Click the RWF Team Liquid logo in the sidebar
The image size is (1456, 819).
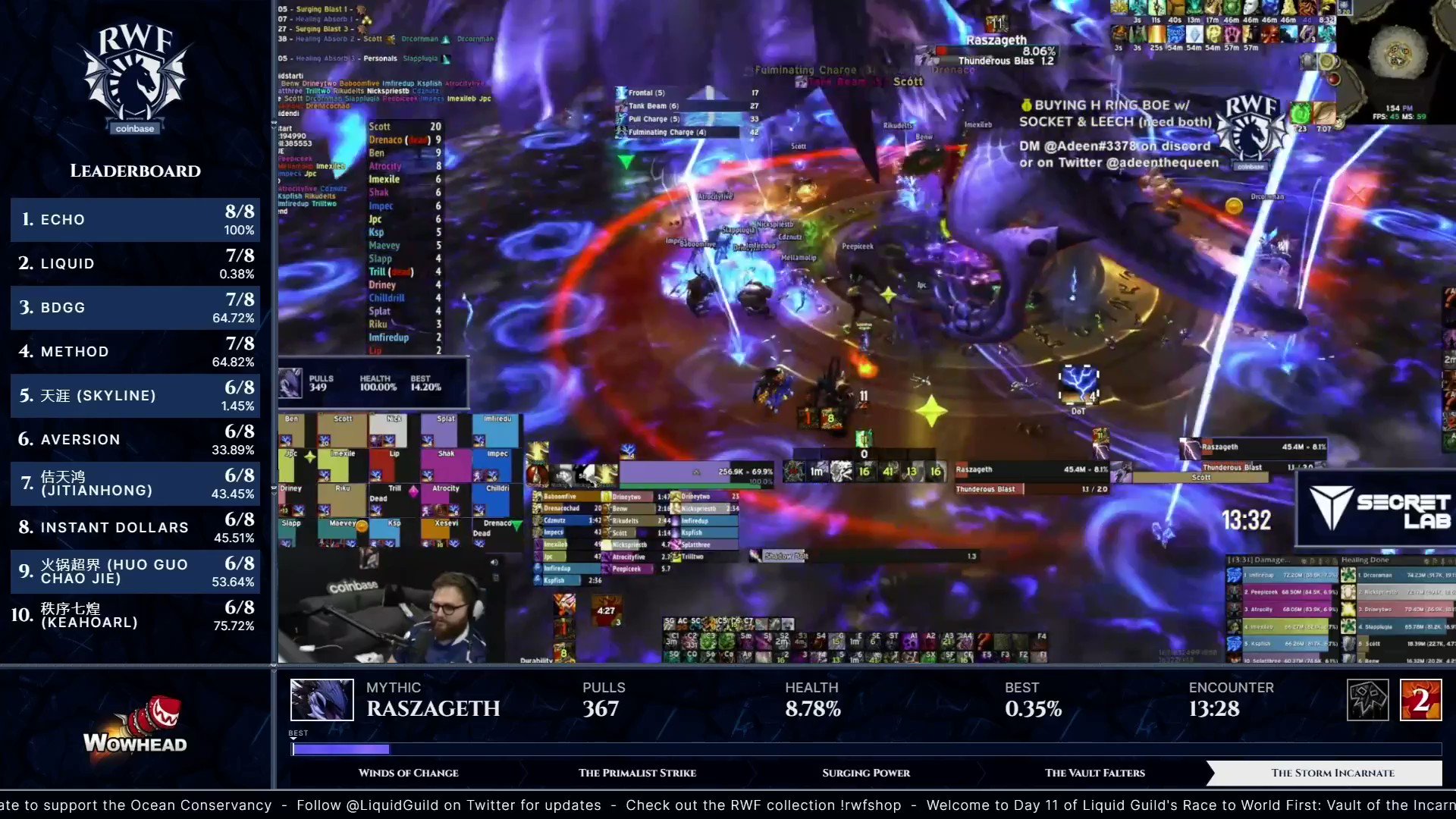click(134, 76)
